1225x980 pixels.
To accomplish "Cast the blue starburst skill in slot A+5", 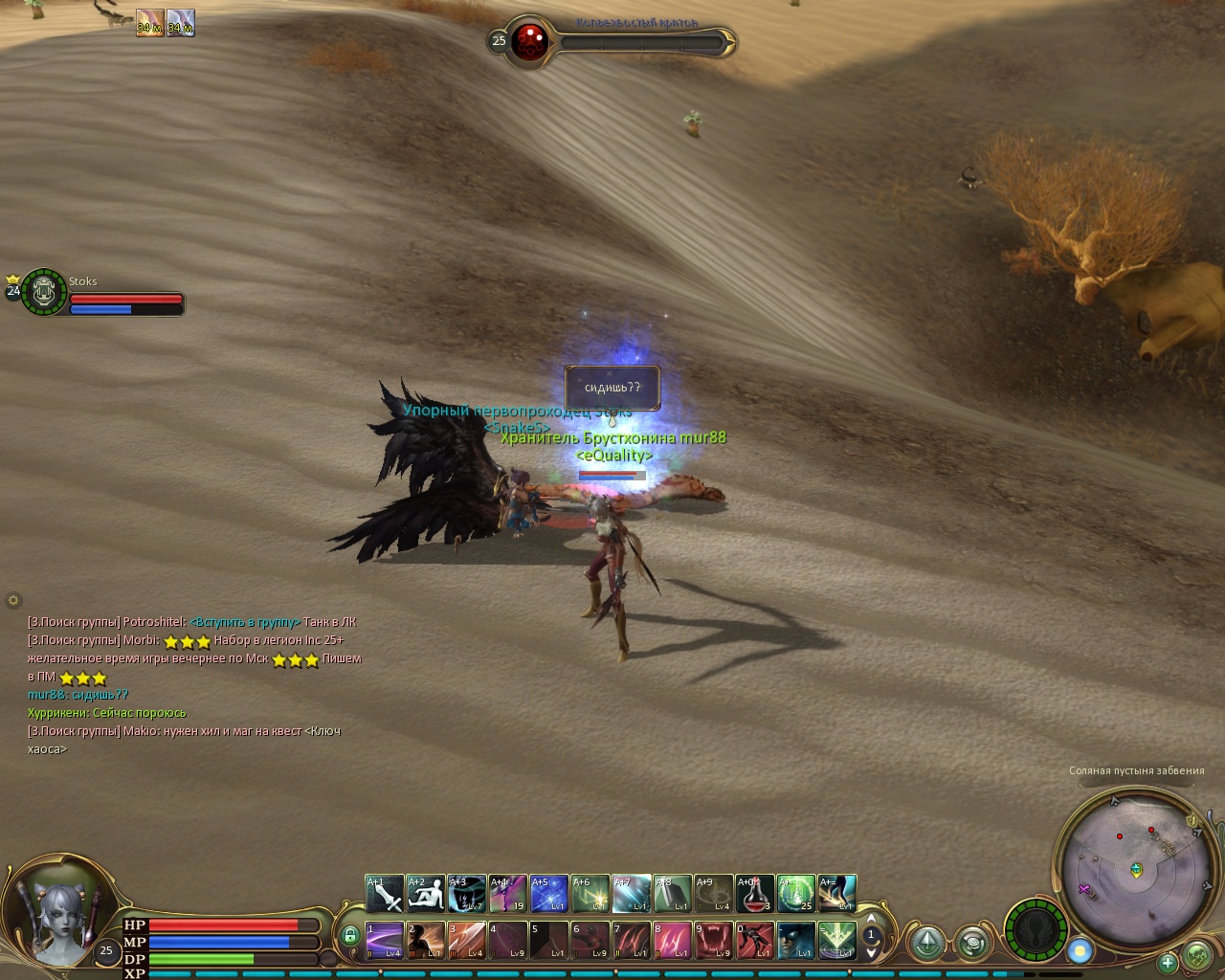I will click(549, 894).
